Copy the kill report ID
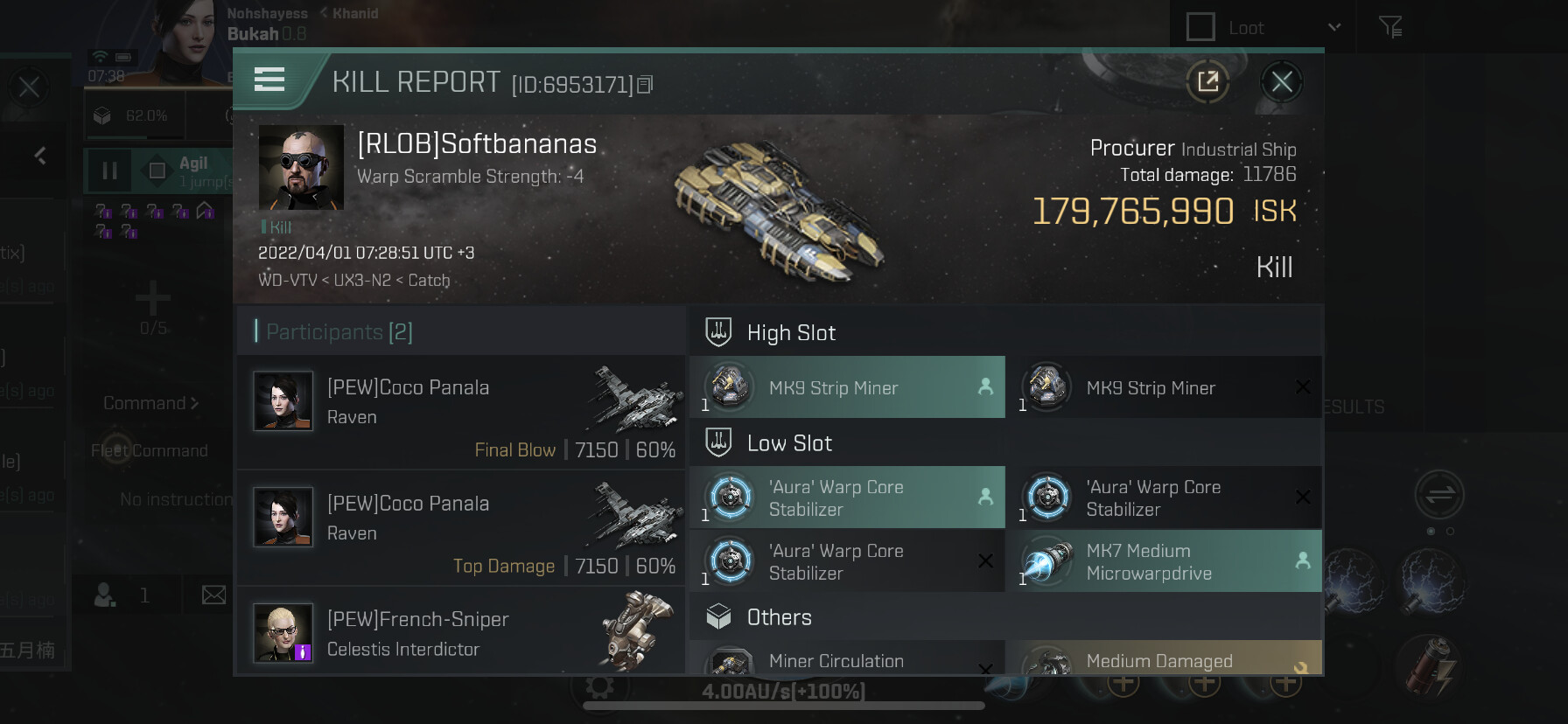The width and height of the screenshot is (1568, 724). coord(645,85)
